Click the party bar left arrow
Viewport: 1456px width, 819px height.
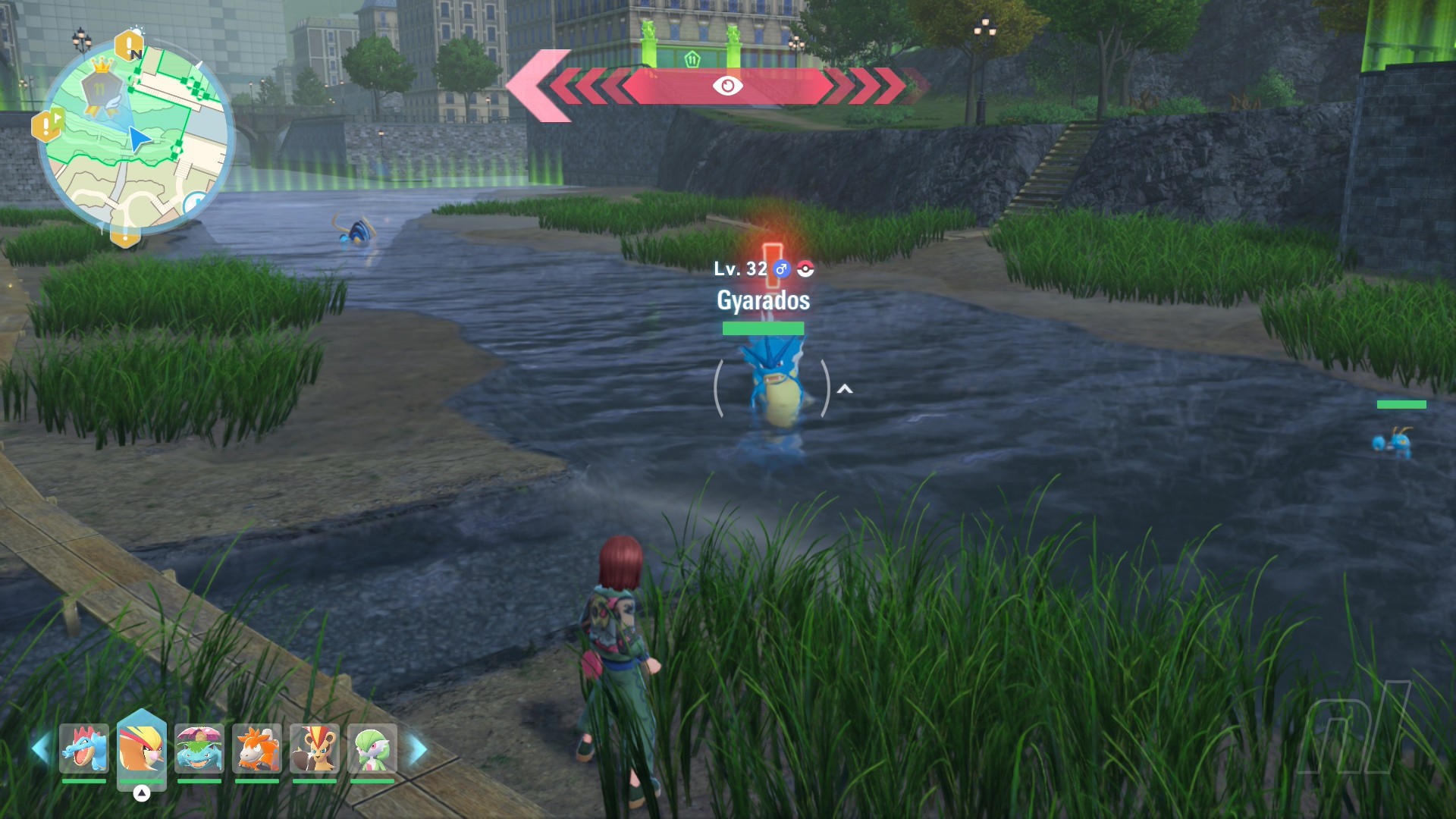[x=41, y=749]
